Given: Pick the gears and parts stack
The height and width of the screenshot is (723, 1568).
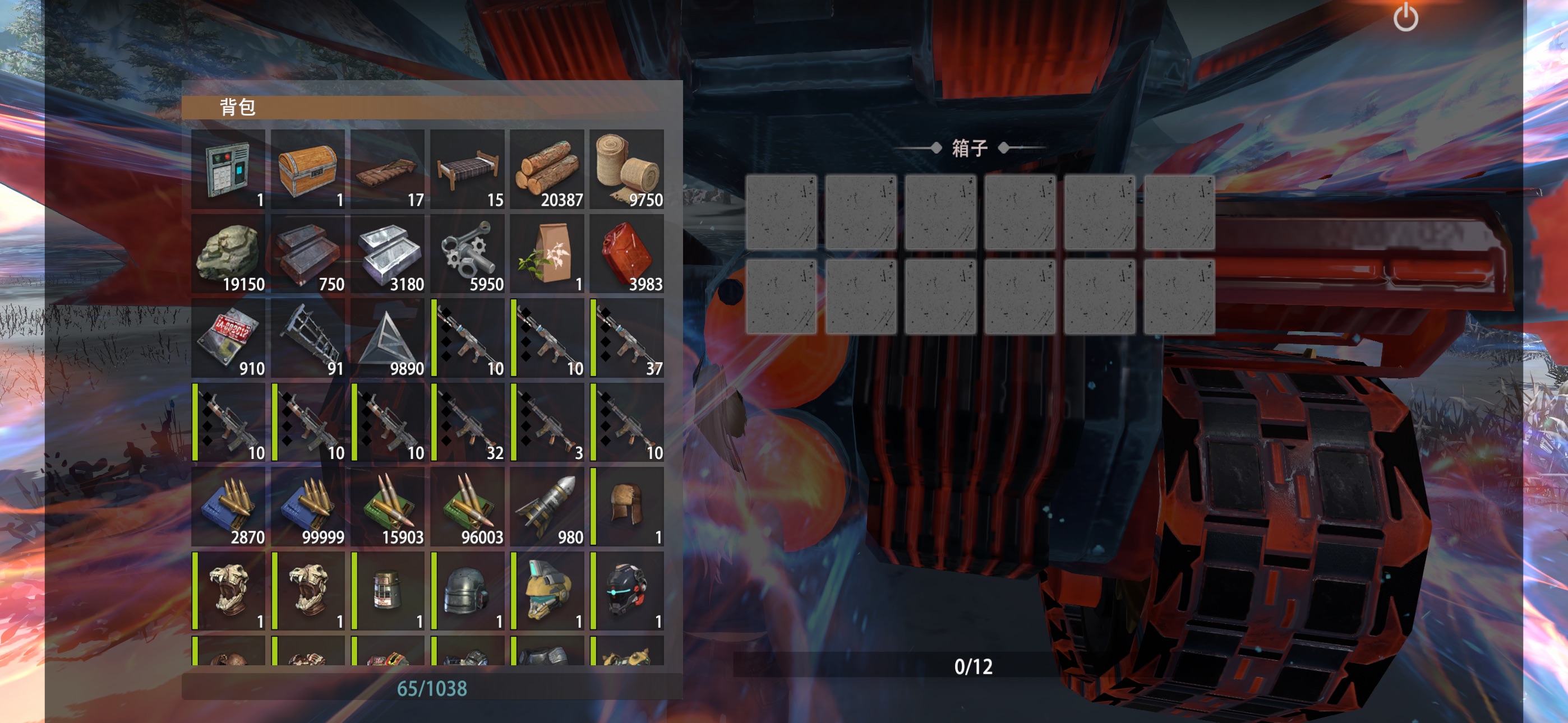Looking at the screenshot, I should [468, 254].
